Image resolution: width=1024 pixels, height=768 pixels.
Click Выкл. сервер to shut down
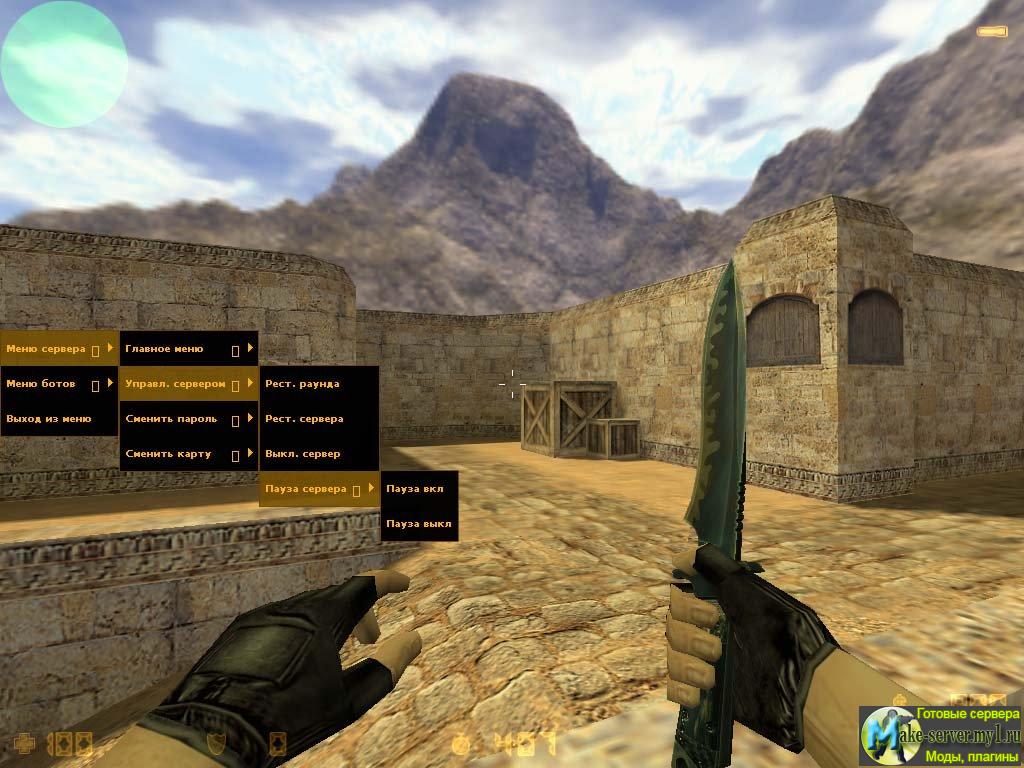coord(318,454)
